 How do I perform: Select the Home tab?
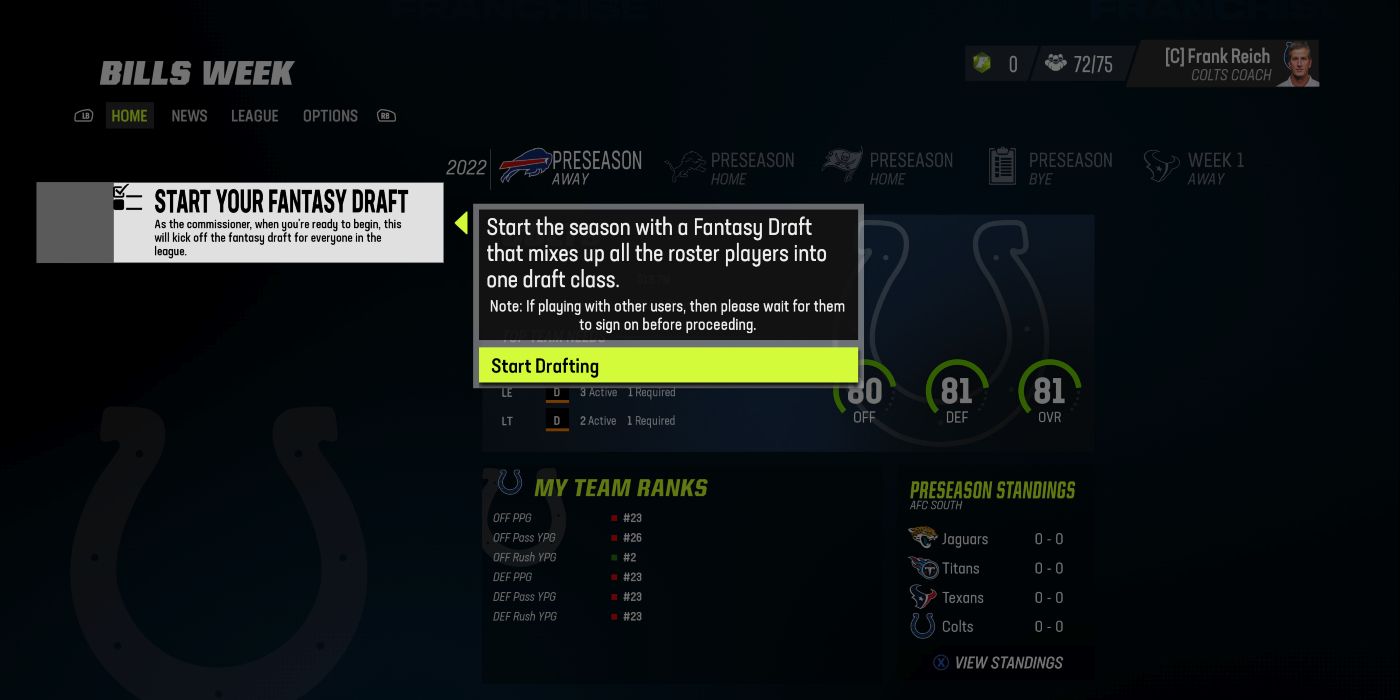129,116
